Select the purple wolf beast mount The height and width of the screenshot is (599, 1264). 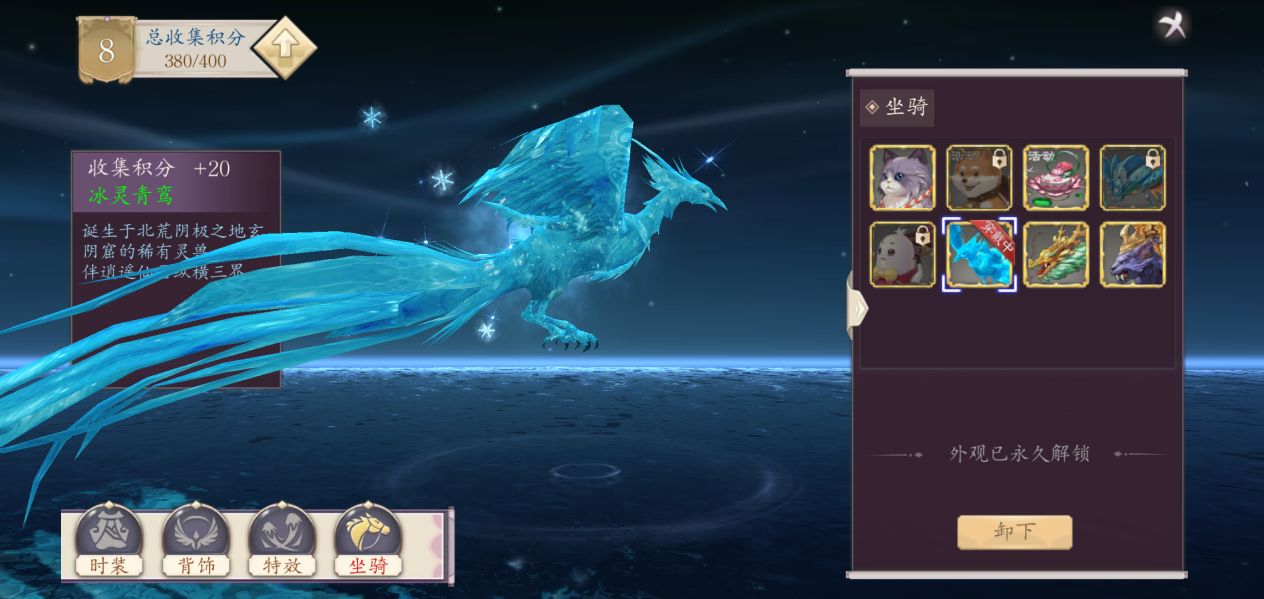pos(1132,255)
